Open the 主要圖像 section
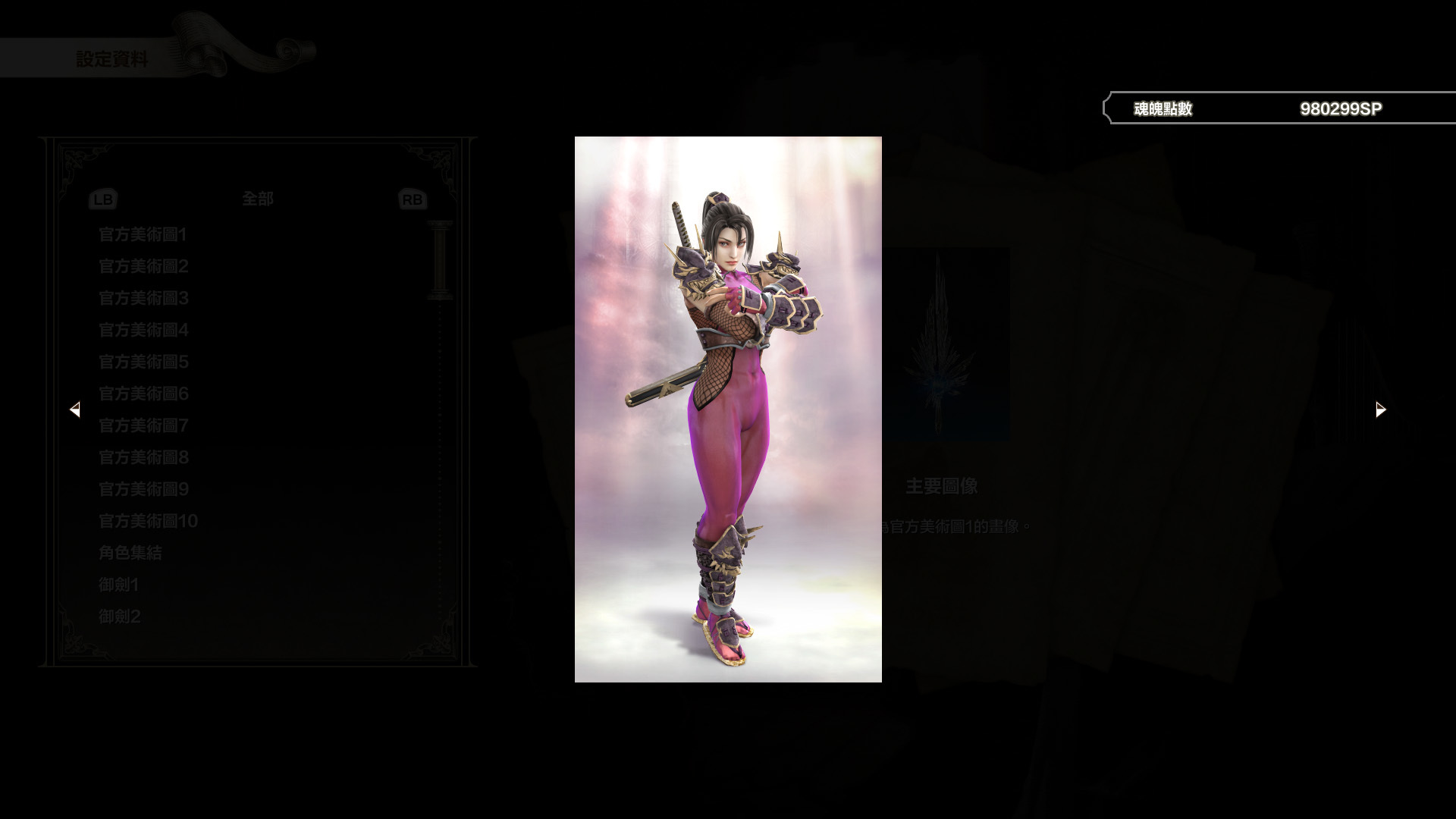The height and width of the screenshot is (819, 1456). 940,486
